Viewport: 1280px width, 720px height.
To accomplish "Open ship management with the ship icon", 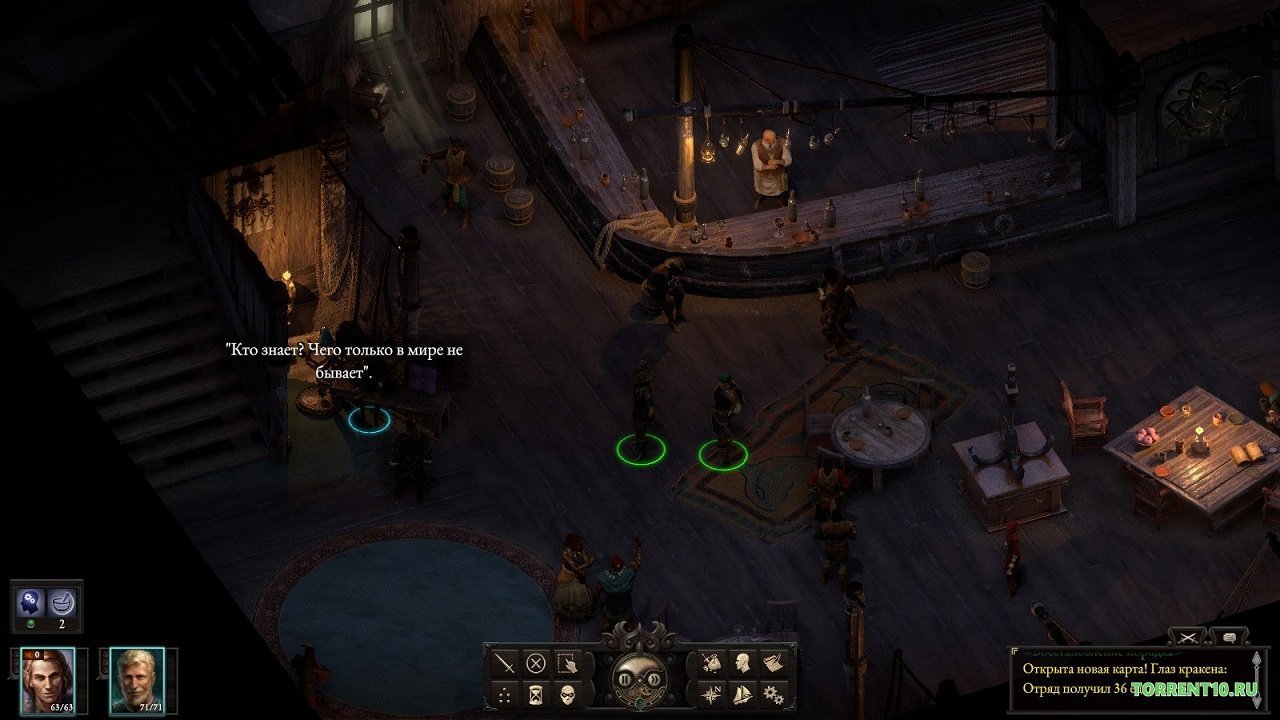I will (x=741, y=694).
